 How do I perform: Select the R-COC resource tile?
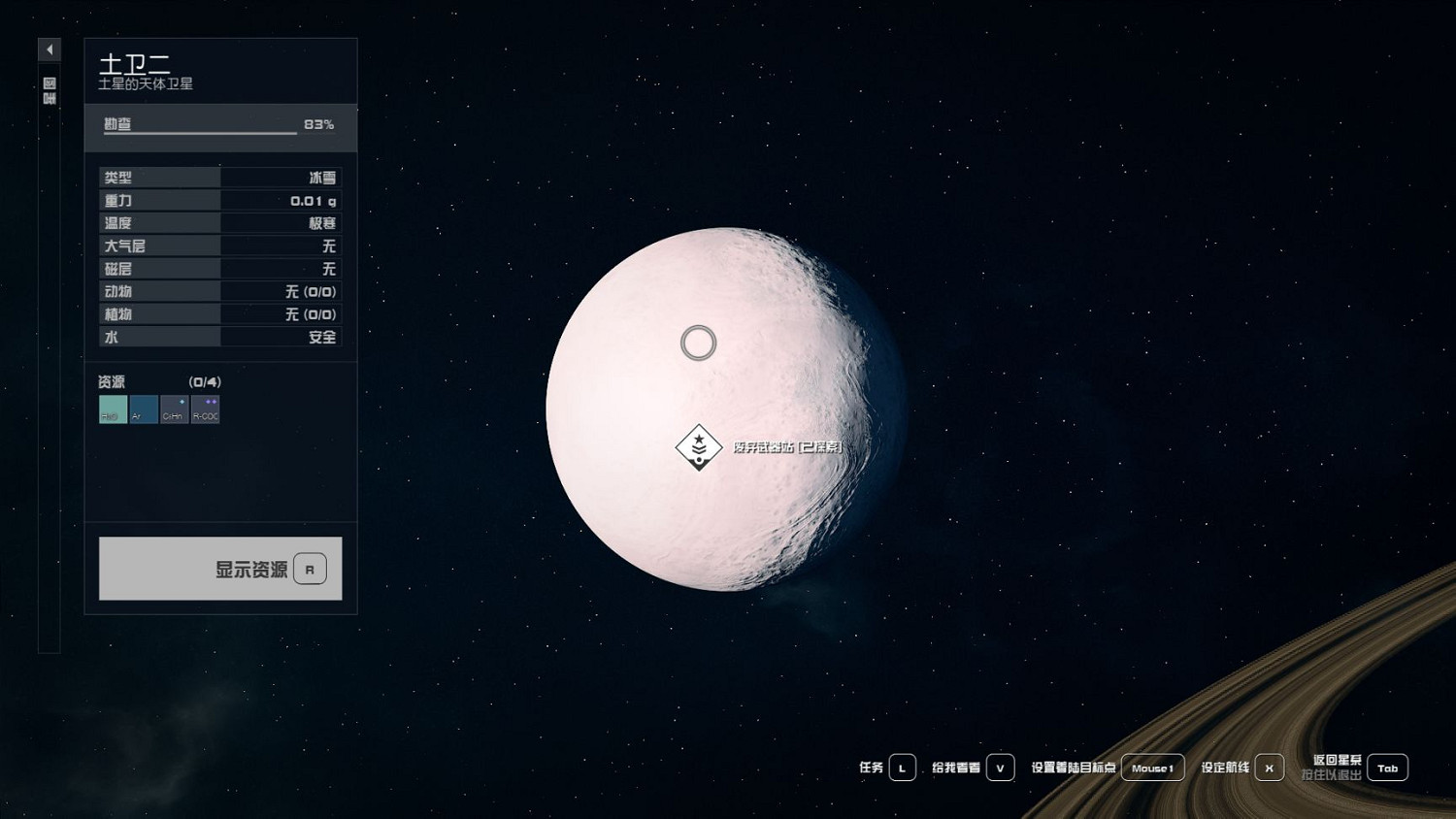[206, 409]
